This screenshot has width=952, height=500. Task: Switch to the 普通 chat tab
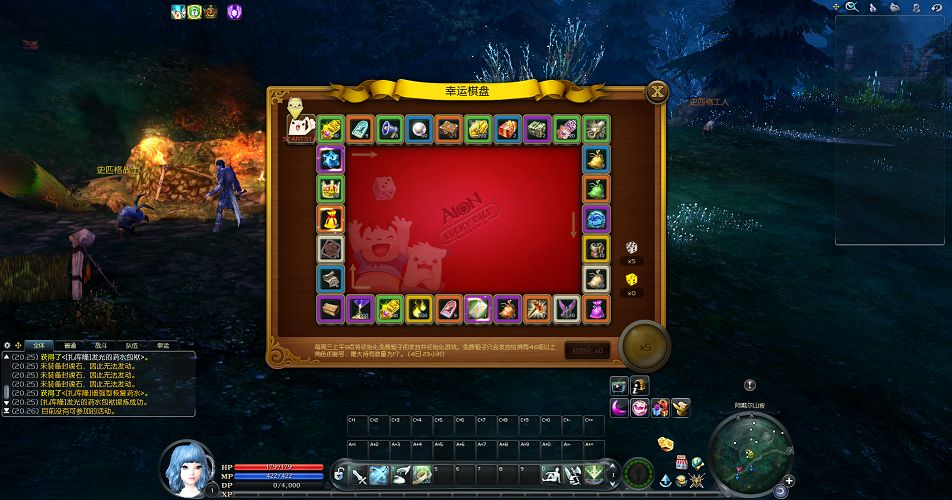tap(69, 345)
